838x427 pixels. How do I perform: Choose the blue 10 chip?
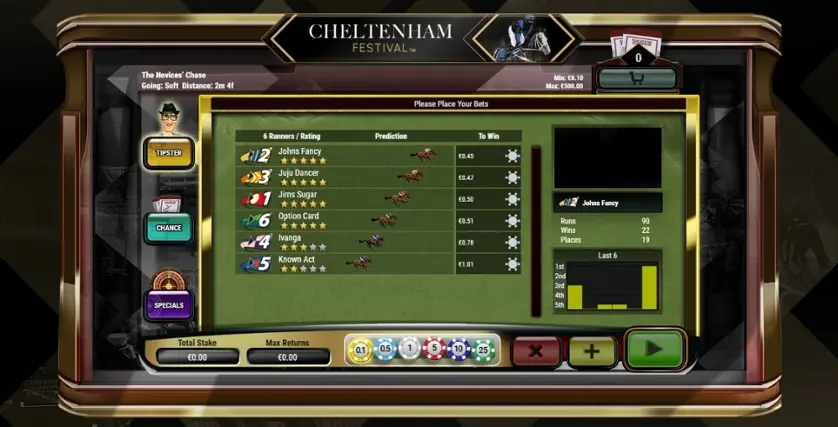pos(457,349)
